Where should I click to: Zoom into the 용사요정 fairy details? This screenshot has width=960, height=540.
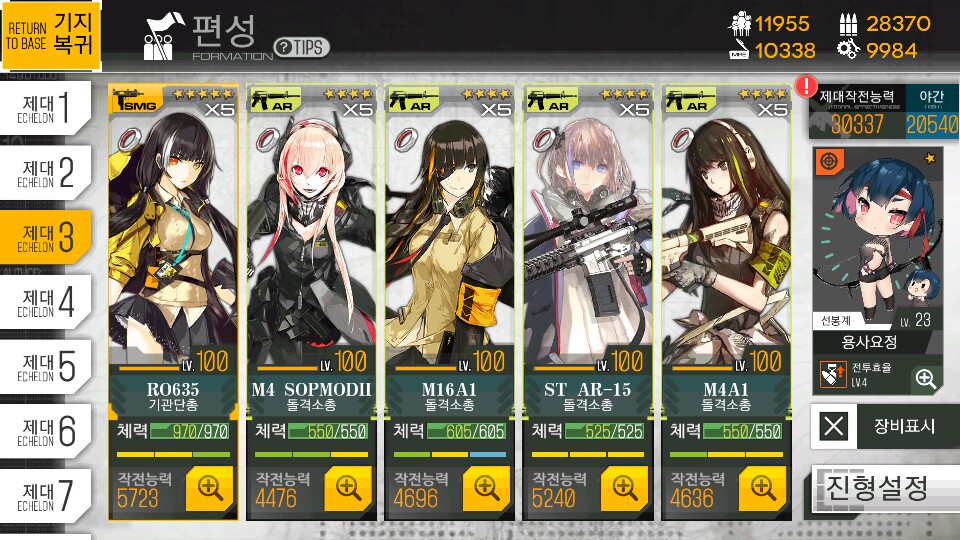926,378
